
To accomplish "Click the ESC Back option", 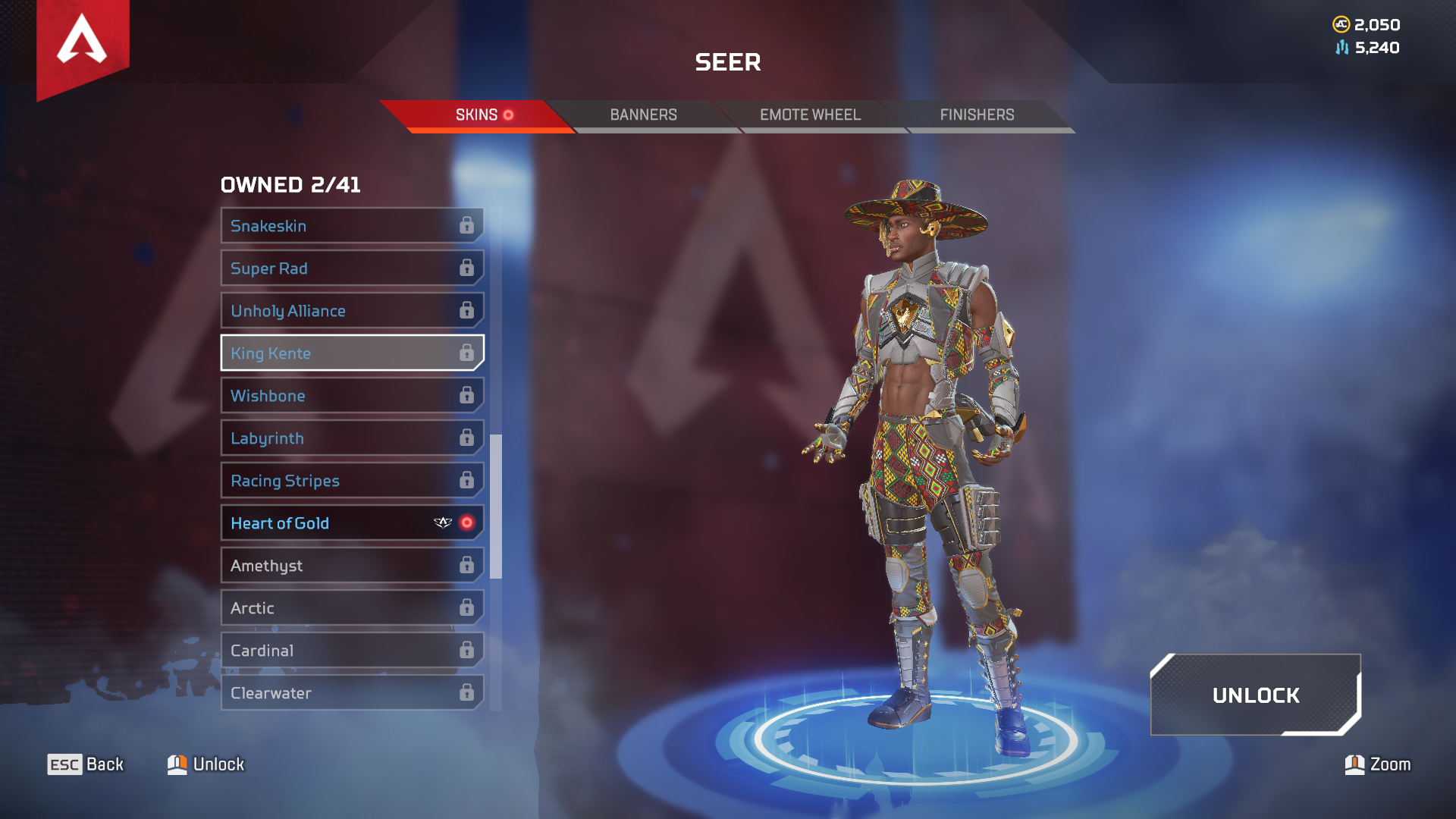I will (85, 764).
